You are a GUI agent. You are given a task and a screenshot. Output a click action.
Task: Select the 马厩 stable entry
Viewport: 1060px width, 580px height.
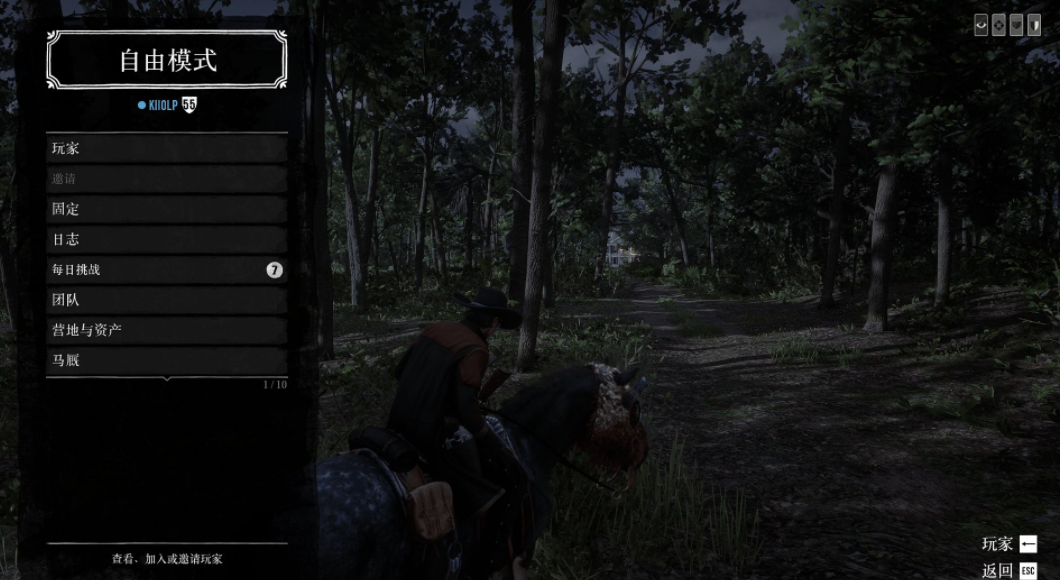[x=166, y=360]
